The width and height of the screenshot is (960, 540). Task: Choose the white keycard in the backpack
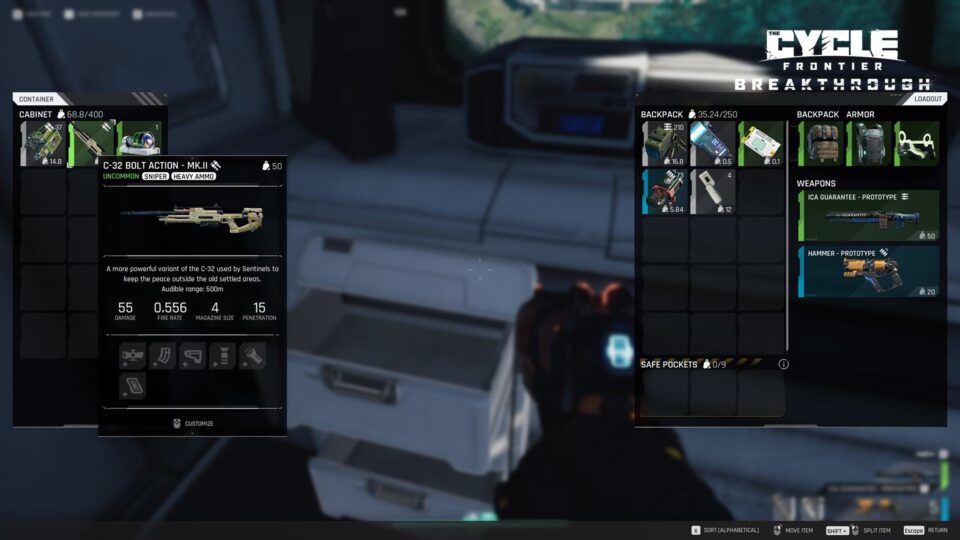(x=760, y=144)
